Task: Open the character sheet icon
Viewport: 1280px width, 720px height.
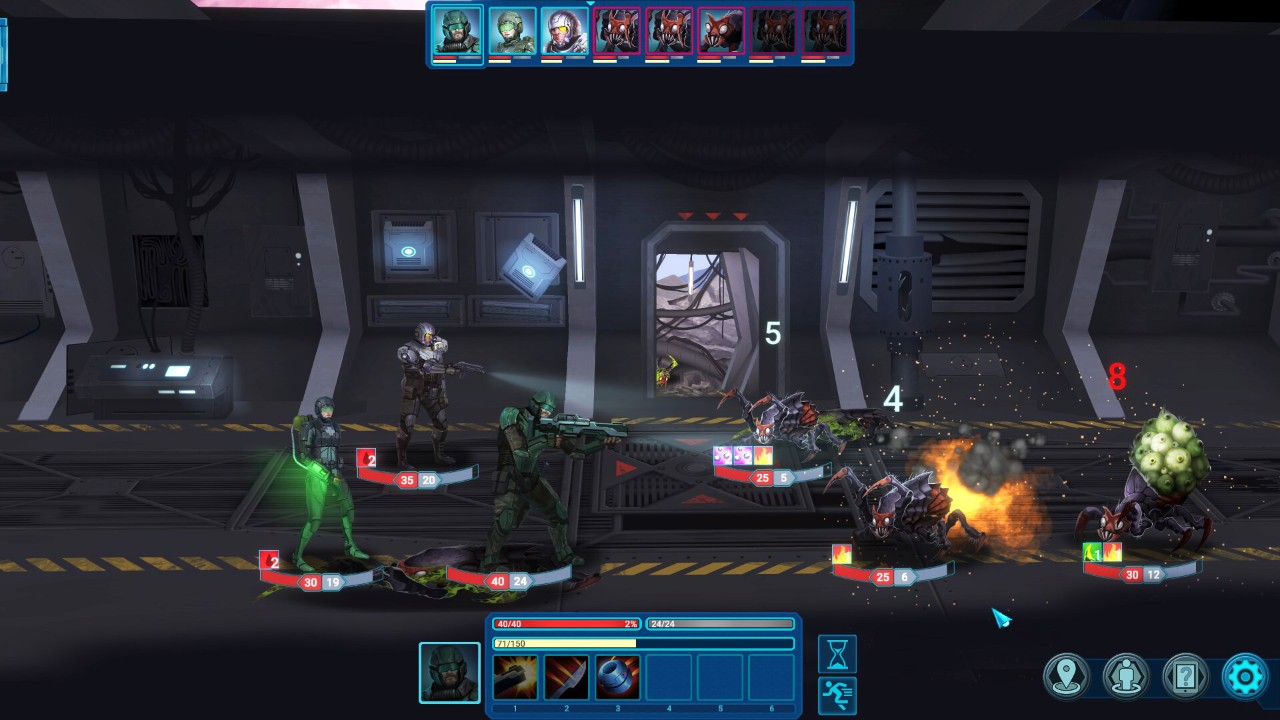Action: pyautogui.click(x=1126, y=677)
